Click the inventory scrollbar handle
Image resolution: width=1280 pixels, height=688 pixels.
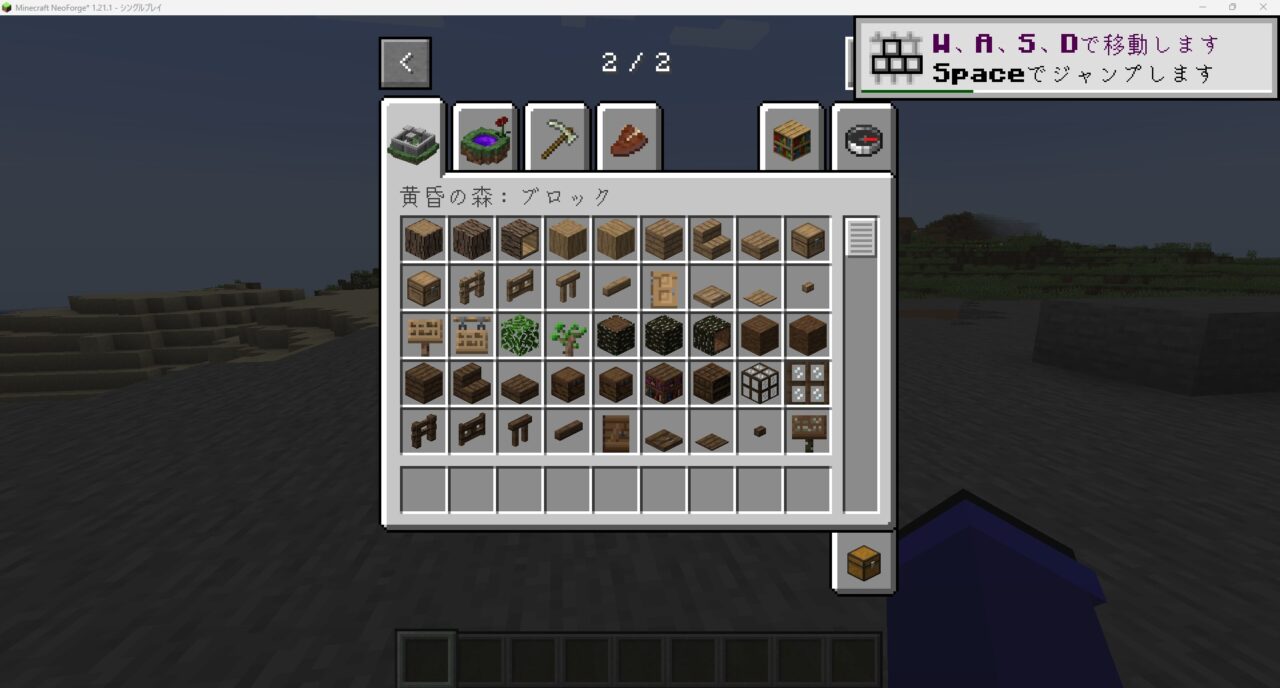[x=861, y=238]
